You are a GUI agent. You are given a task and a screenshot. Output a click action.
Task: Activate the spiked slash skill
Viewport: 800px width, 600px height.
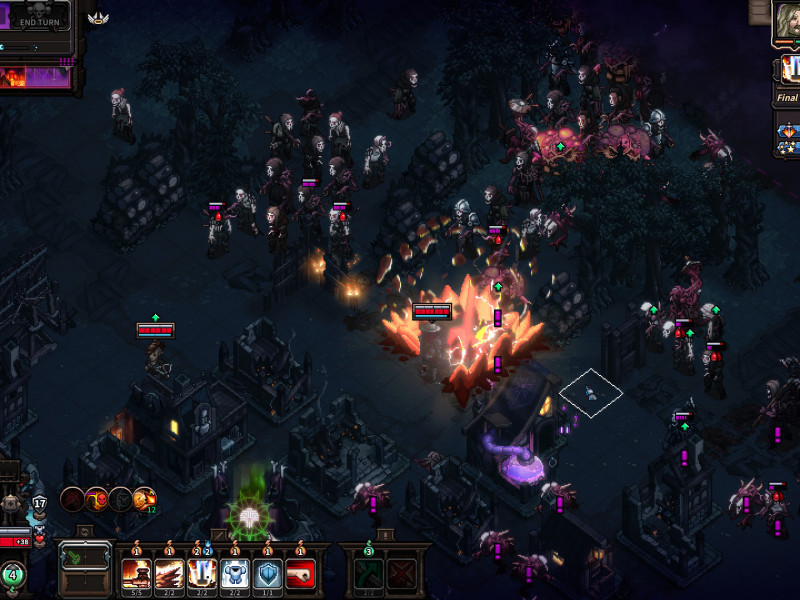169,574
